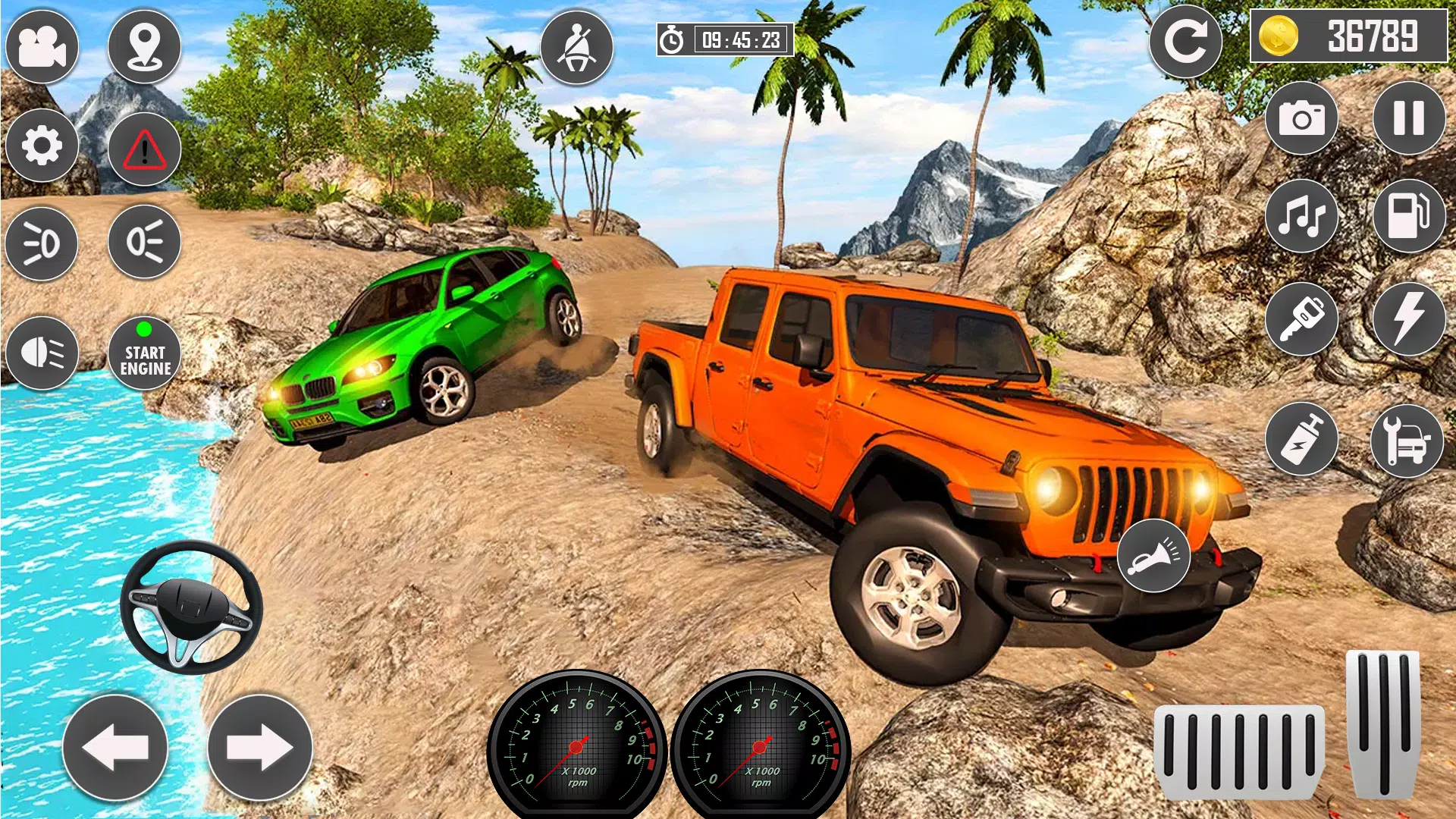Image resolution: width=1456 pixels, height=819 pixels.
Task: Steer left with the left arrow button
Action: click(115, 748)
